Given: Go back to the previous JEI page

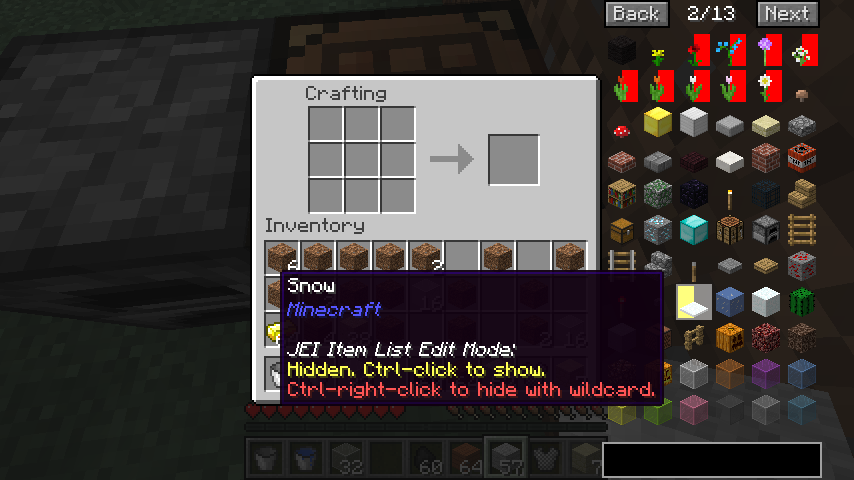Looking at the screenshot, I should coord(636,13).
